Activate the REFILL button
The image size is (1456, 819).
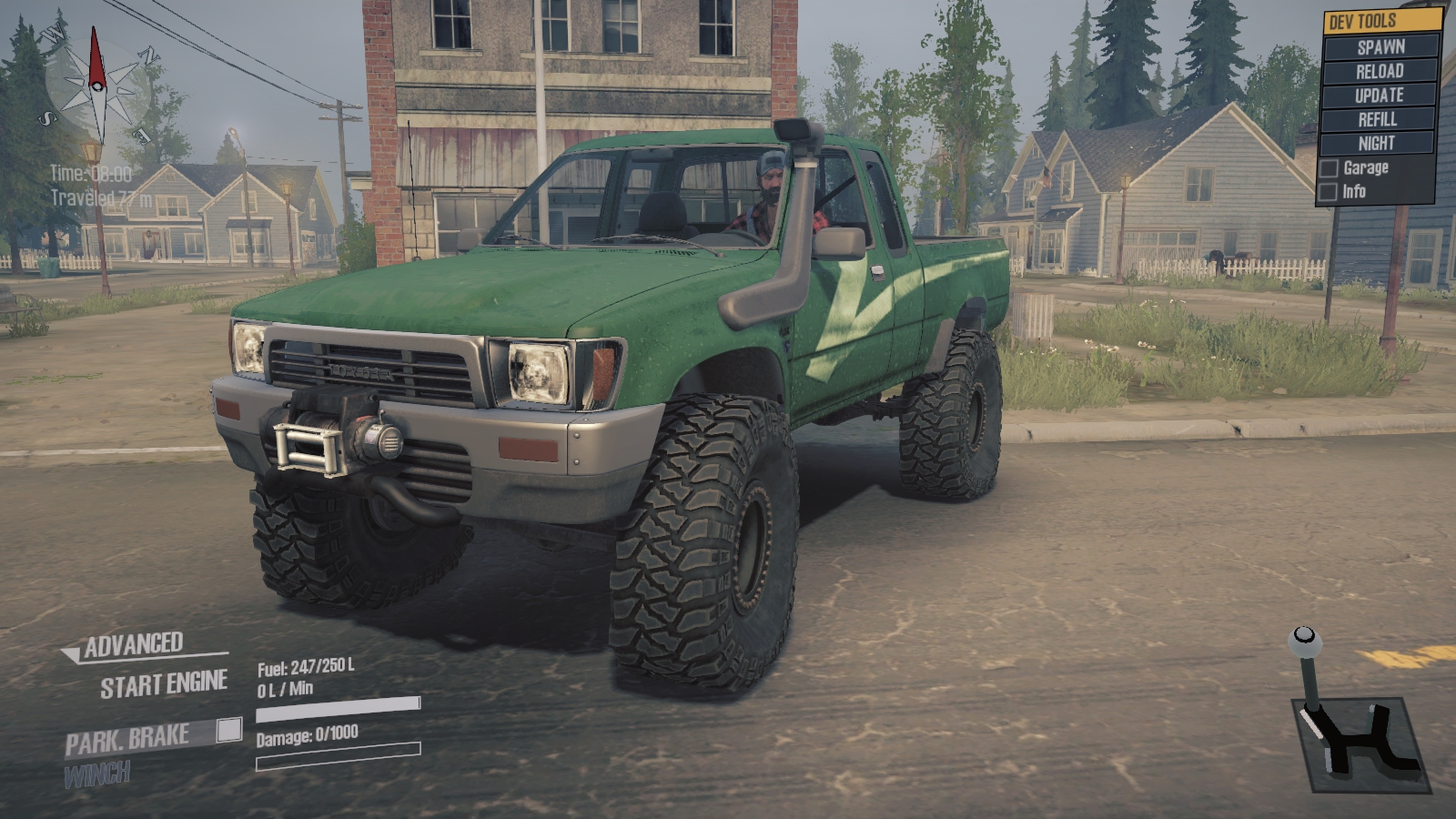click(1378, 119)
